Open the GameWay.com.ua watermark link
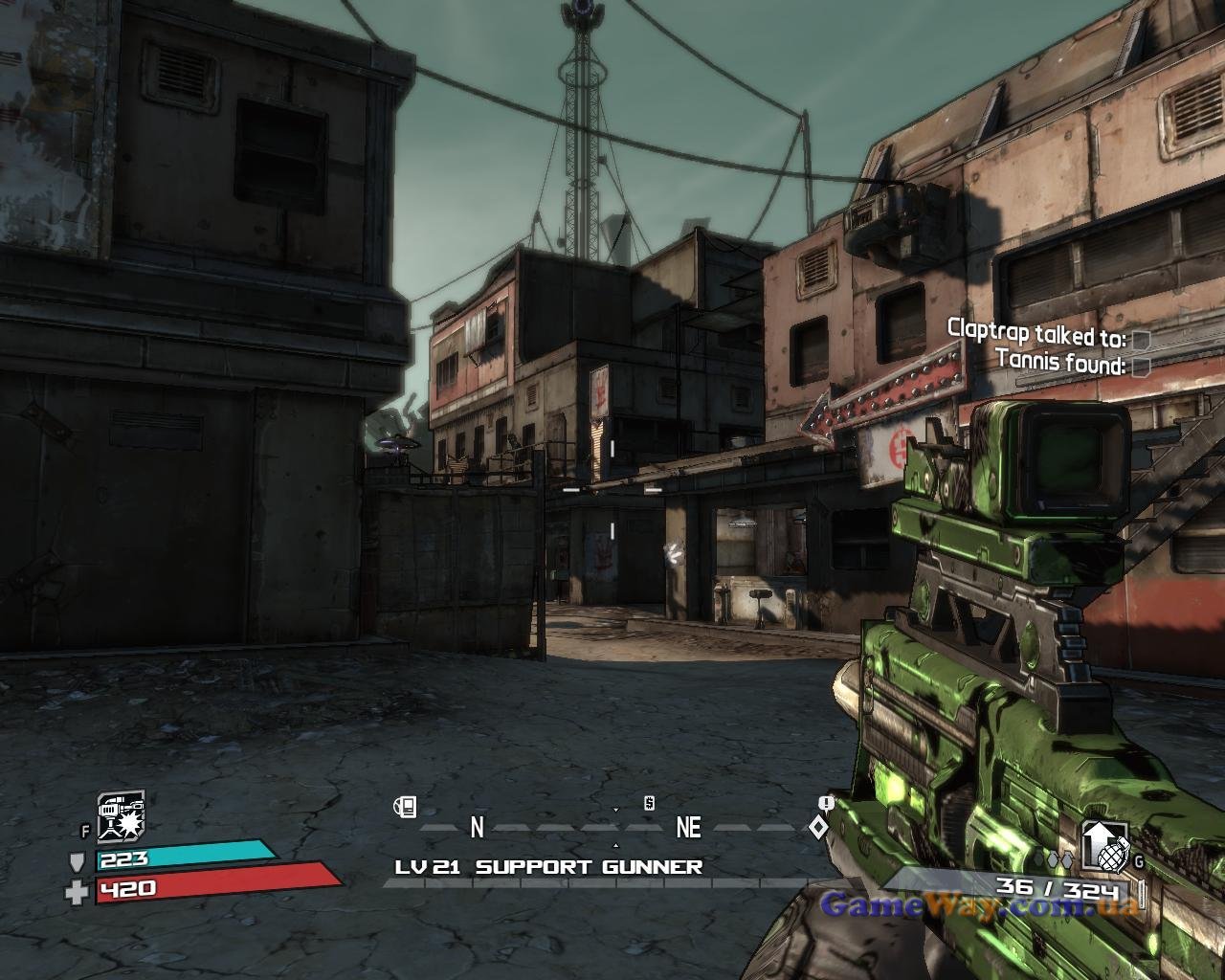Image resolution: width=1225 pixels, height=980 pixels. pyautogui.click(x=978, y=905)
